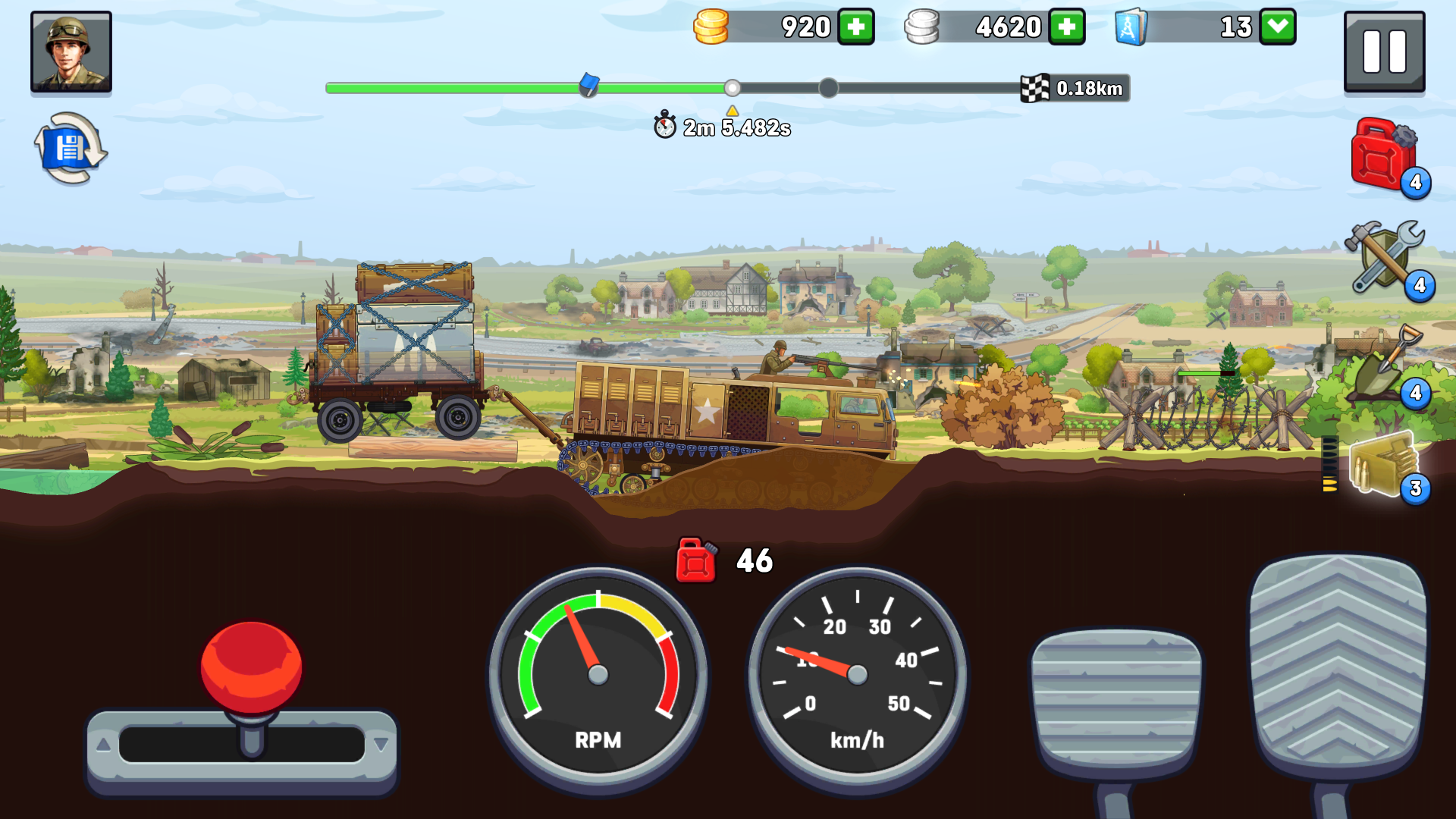
Task: Click the race progress bar marker
Action: tap(588, 85)
